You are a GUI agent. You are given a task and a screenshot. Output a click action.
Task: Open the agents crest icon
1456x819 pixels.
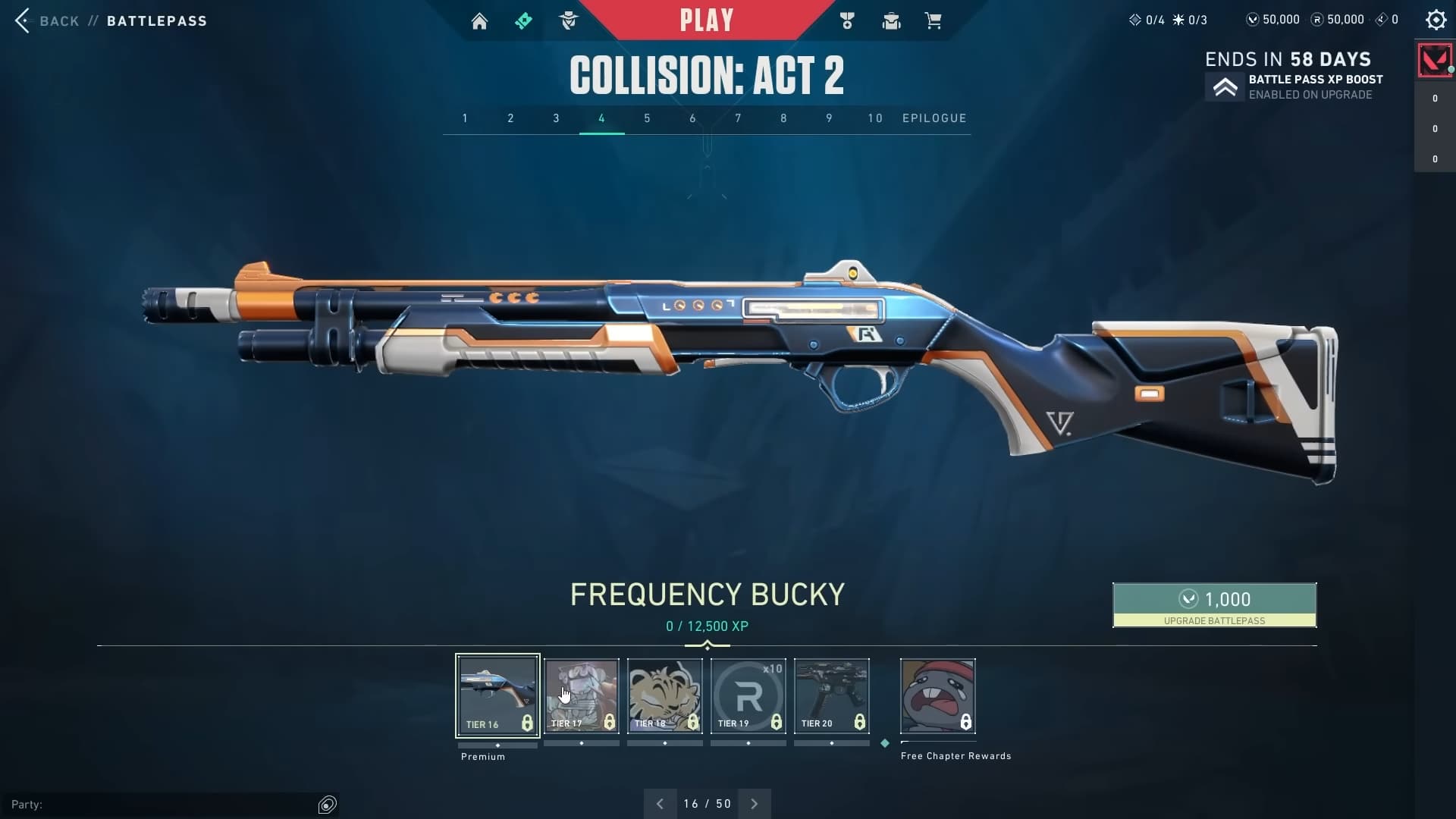(x=570, y=20)
